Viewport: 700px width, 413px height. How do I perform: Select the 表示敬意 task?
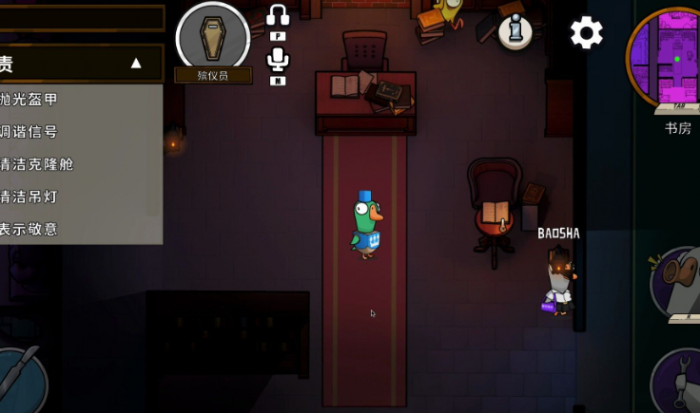pos(30,229)
